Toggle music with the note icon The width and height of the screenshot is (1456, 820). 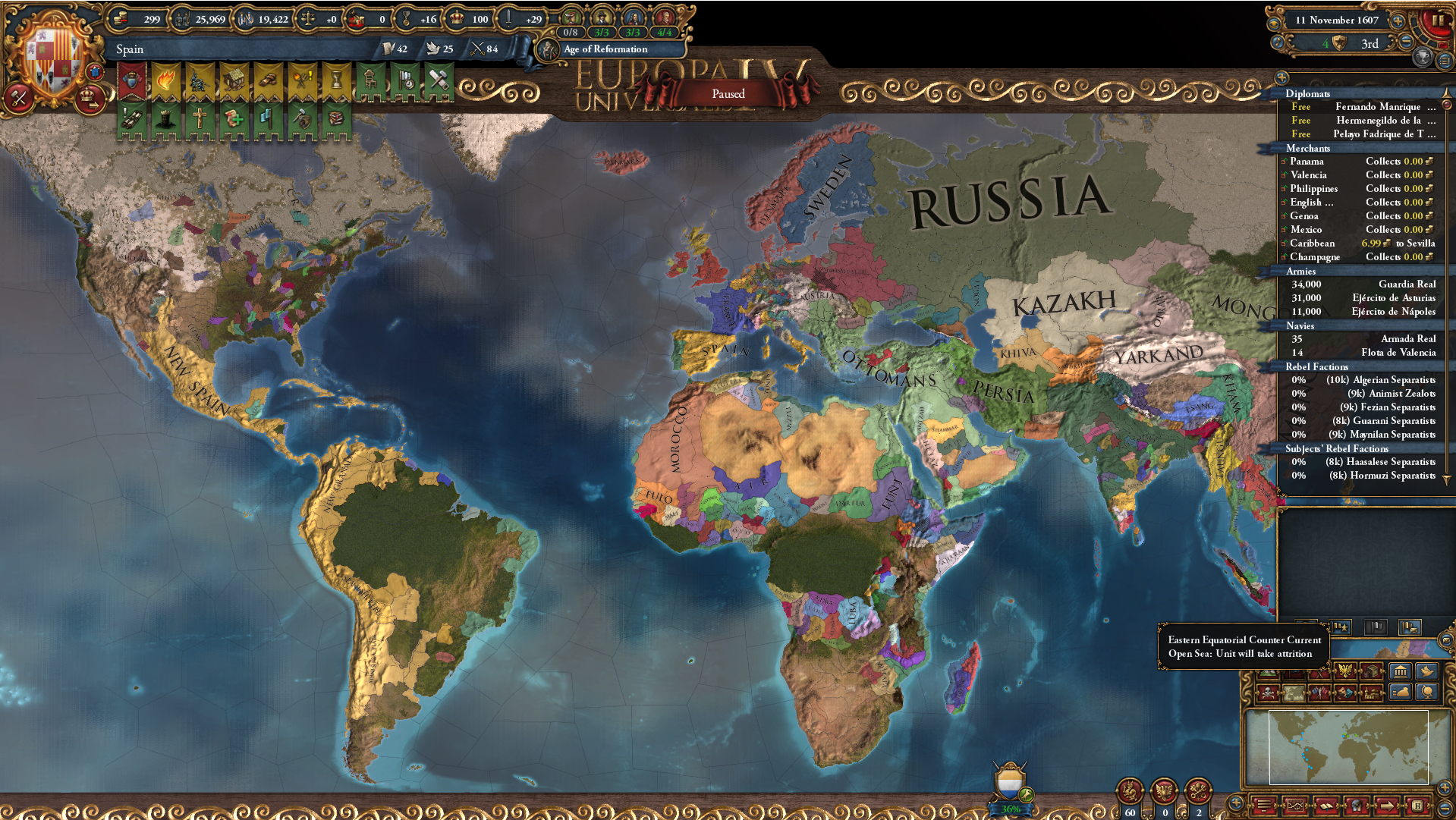(1277, 42)
